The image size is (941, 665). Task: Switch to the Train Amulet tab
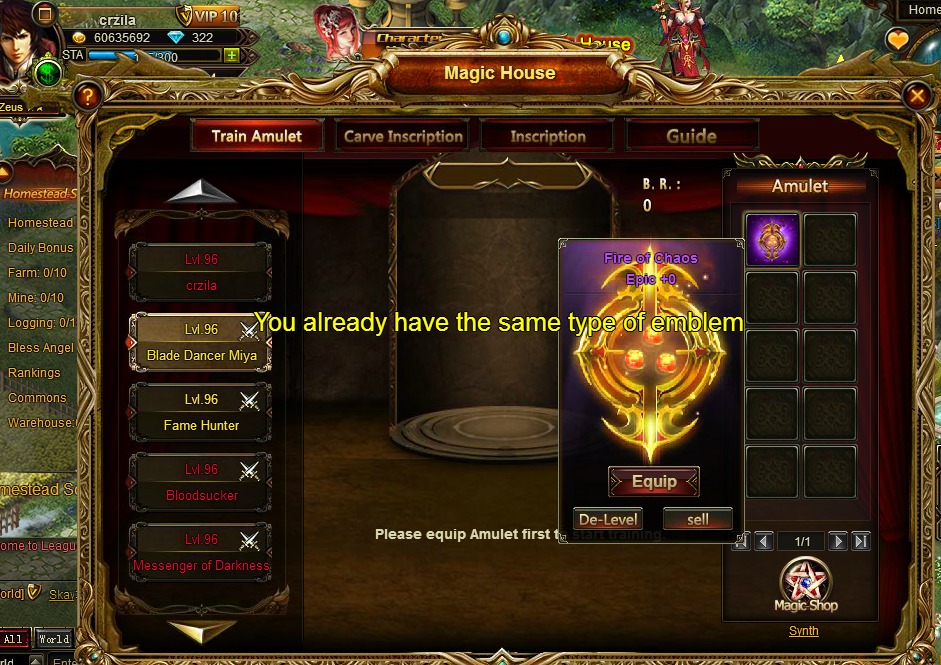pos(256,136)
